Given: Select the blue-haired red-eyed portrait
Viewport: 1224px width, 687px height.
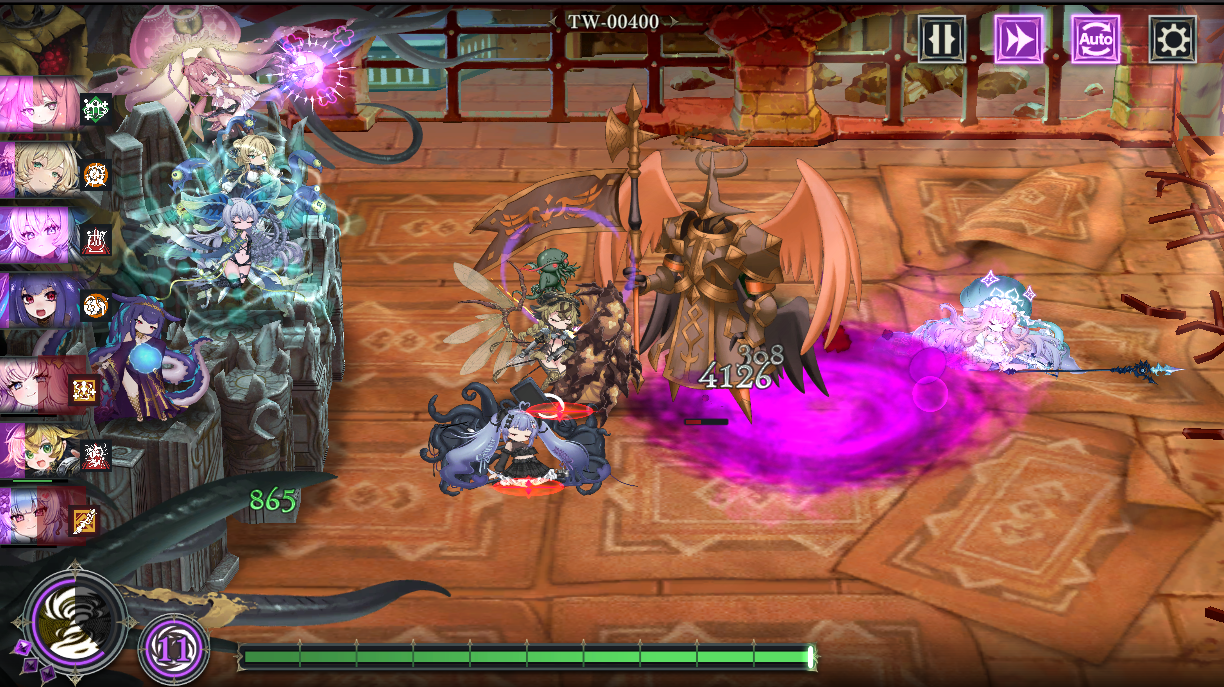Looking at the screenshot, I should (40, 516).
